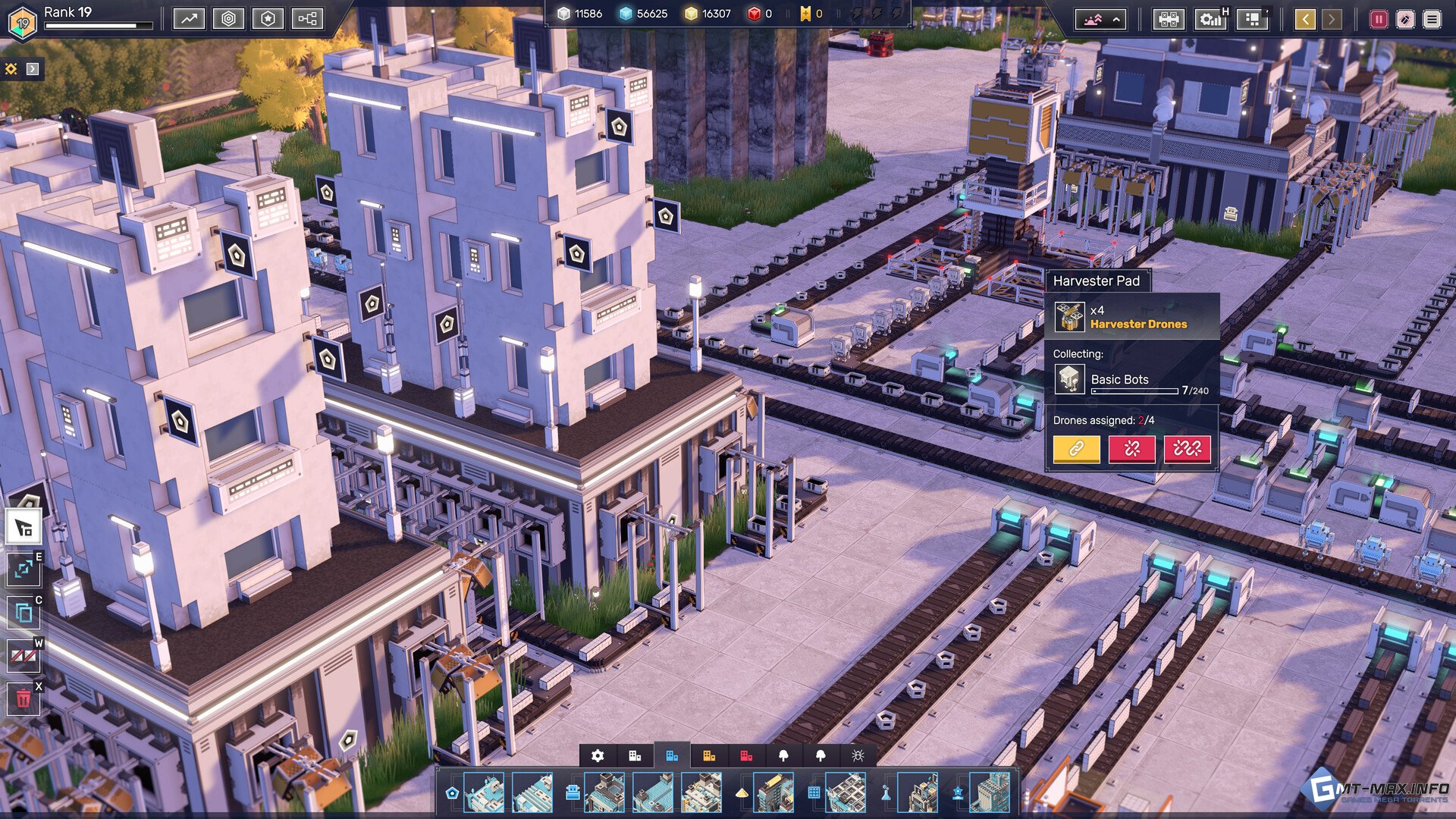The image size is (1456, 819).
Task: Open the statistics graph panel
Action: [x=189, y=19]
